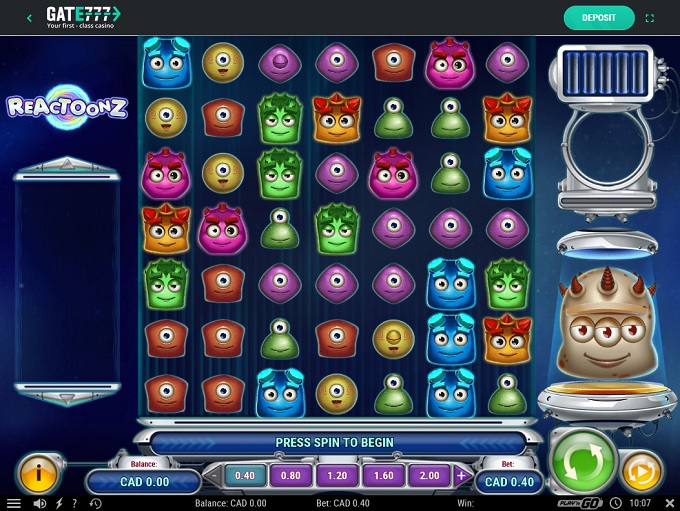Pick the 1.60 bet option
The height and width of the screenshot is (511, 680).
click(384, 476)
